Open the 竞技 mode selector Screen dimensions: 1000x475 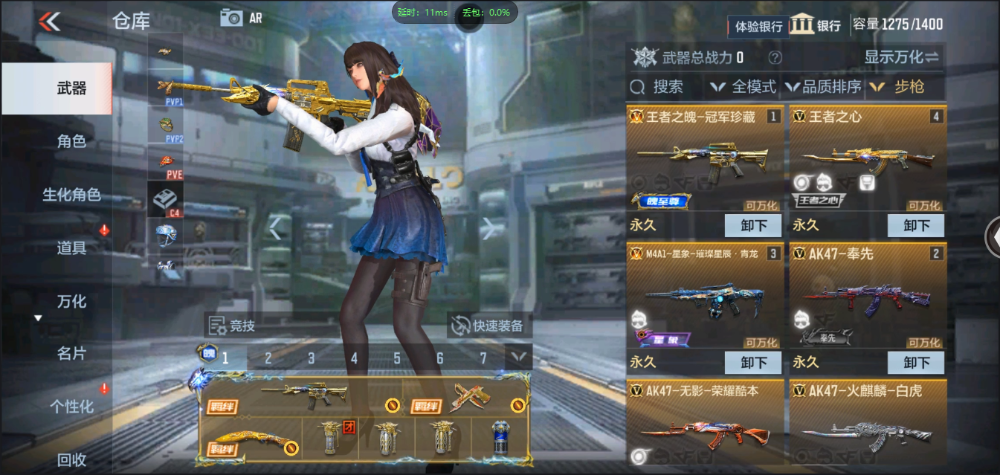click(232, 325)
